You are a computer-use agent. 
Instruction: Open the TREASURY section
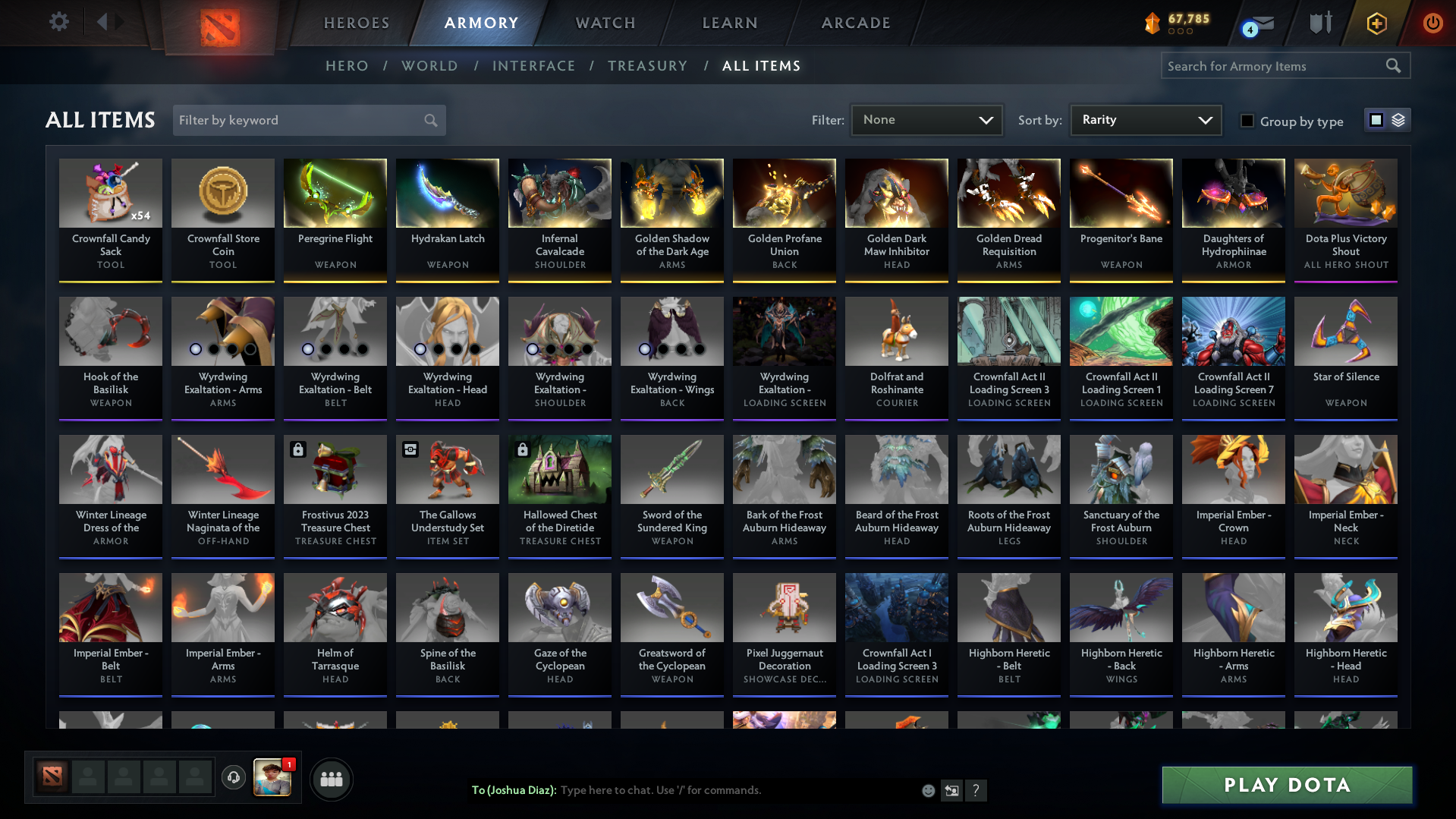click(x=647, y=66)
